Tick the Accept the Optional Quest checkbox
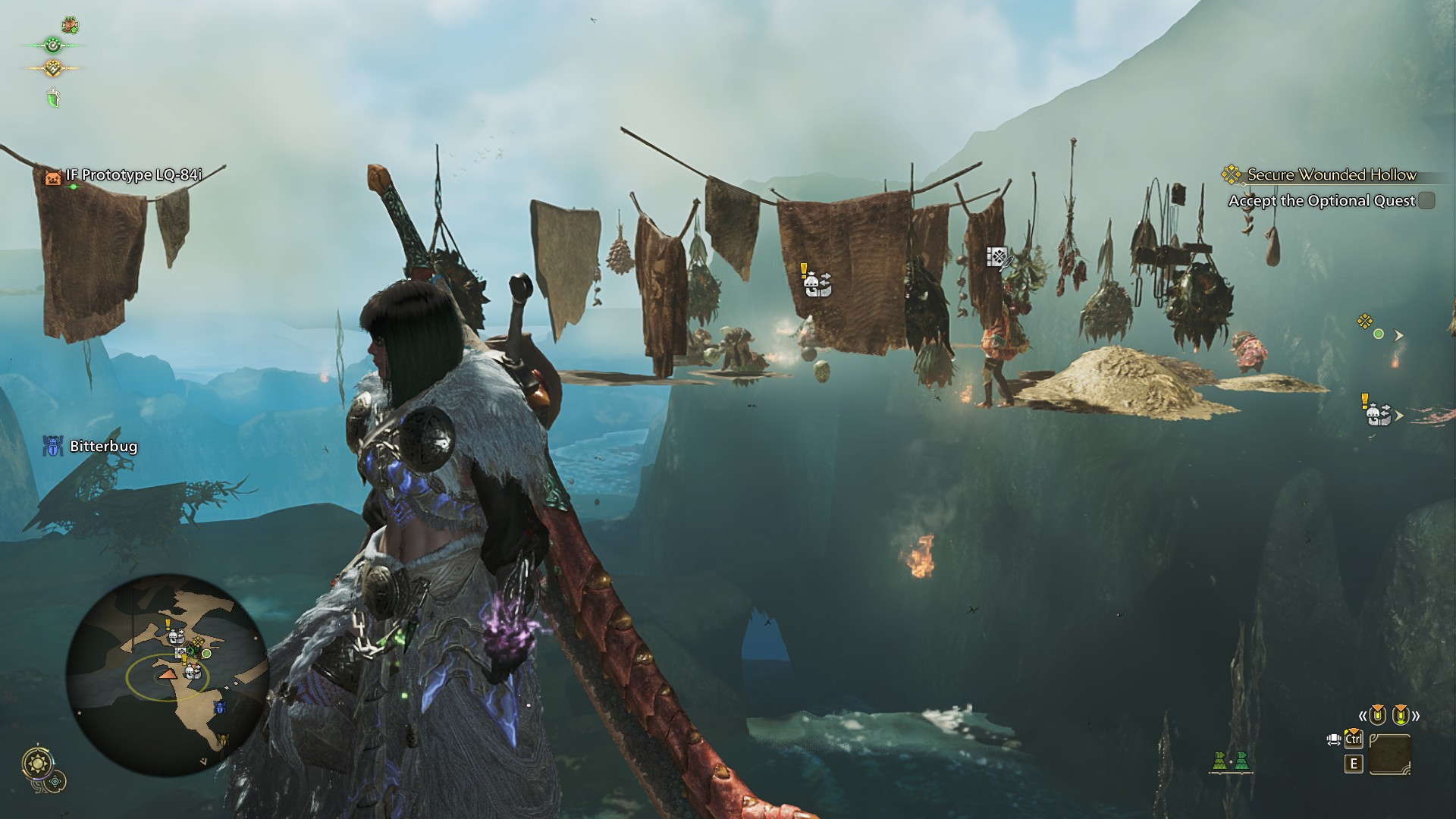Screen dimensions: 1456x819 tap(1426, 200)
